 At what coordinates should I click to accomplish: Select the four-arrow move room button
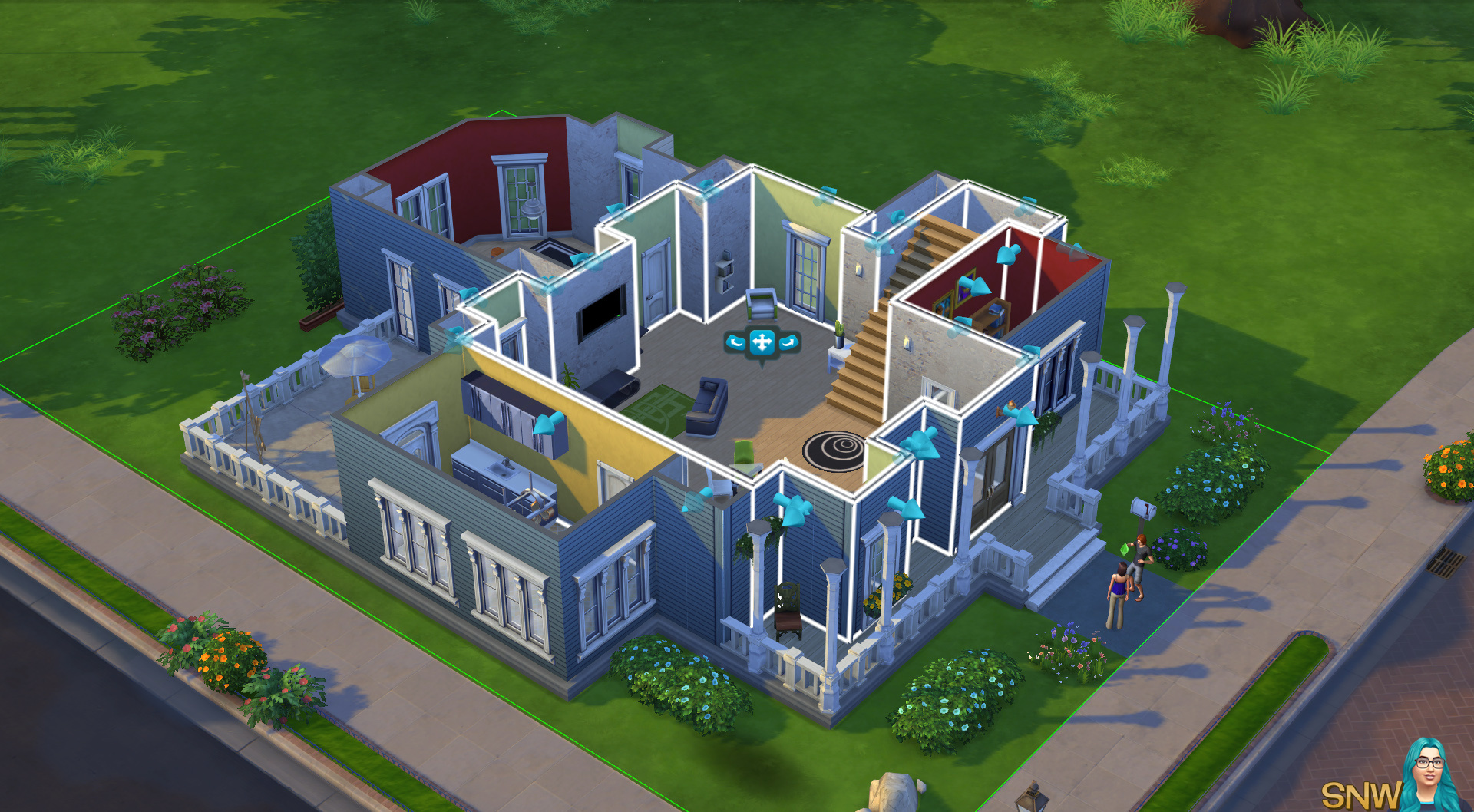point(762,342)
